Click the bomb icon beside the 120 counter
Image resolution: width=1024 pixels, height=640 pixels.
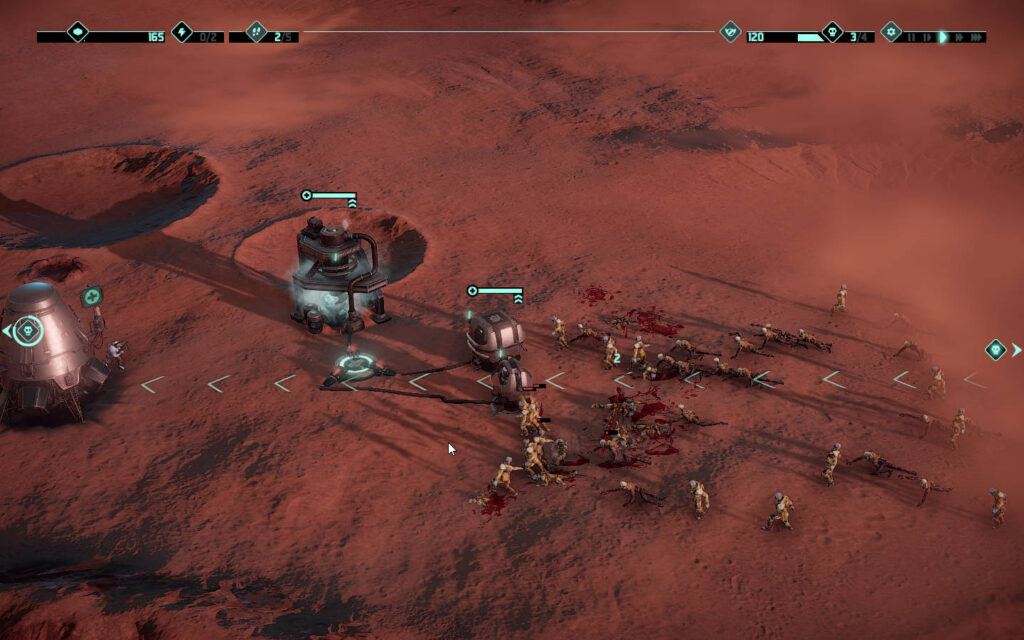(731, 32)
